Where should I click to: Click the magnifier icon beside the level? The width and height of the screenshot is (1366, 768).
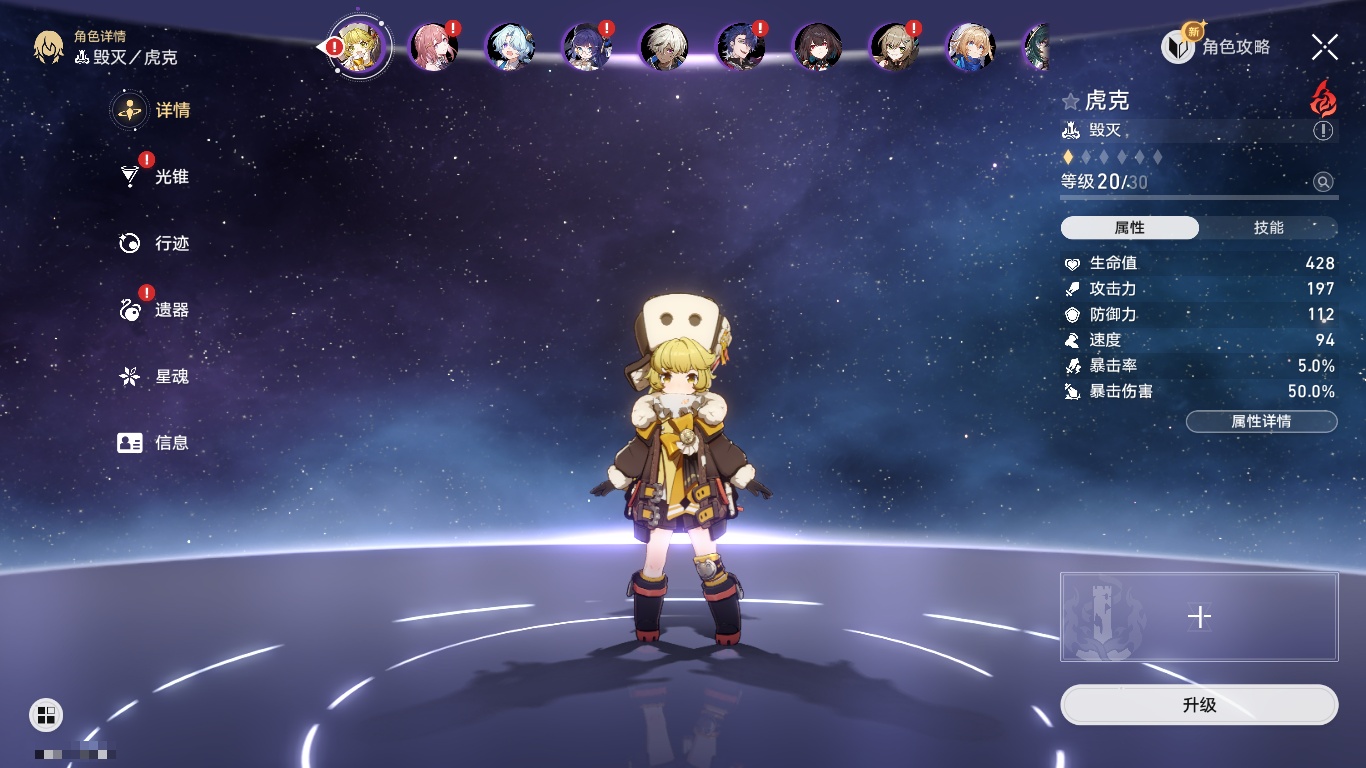1323,182
